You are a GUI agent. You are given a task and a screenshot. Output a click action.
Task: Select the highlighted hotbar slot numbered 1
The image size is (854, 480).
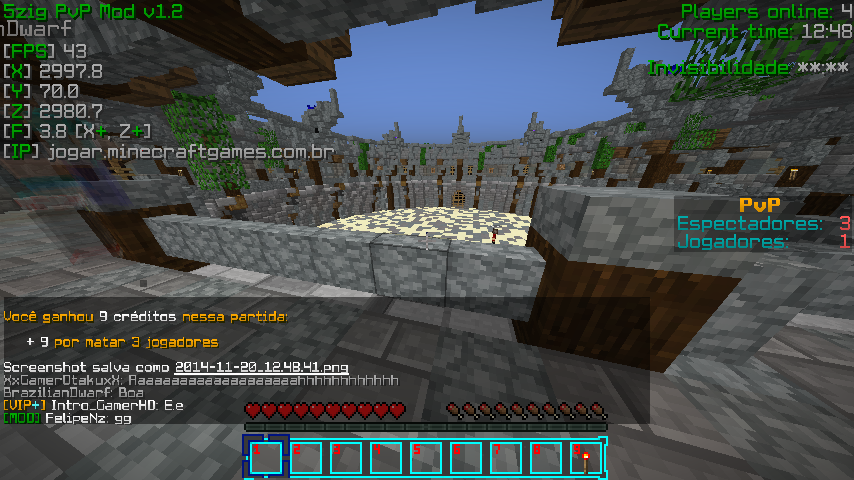pos(265,458)
